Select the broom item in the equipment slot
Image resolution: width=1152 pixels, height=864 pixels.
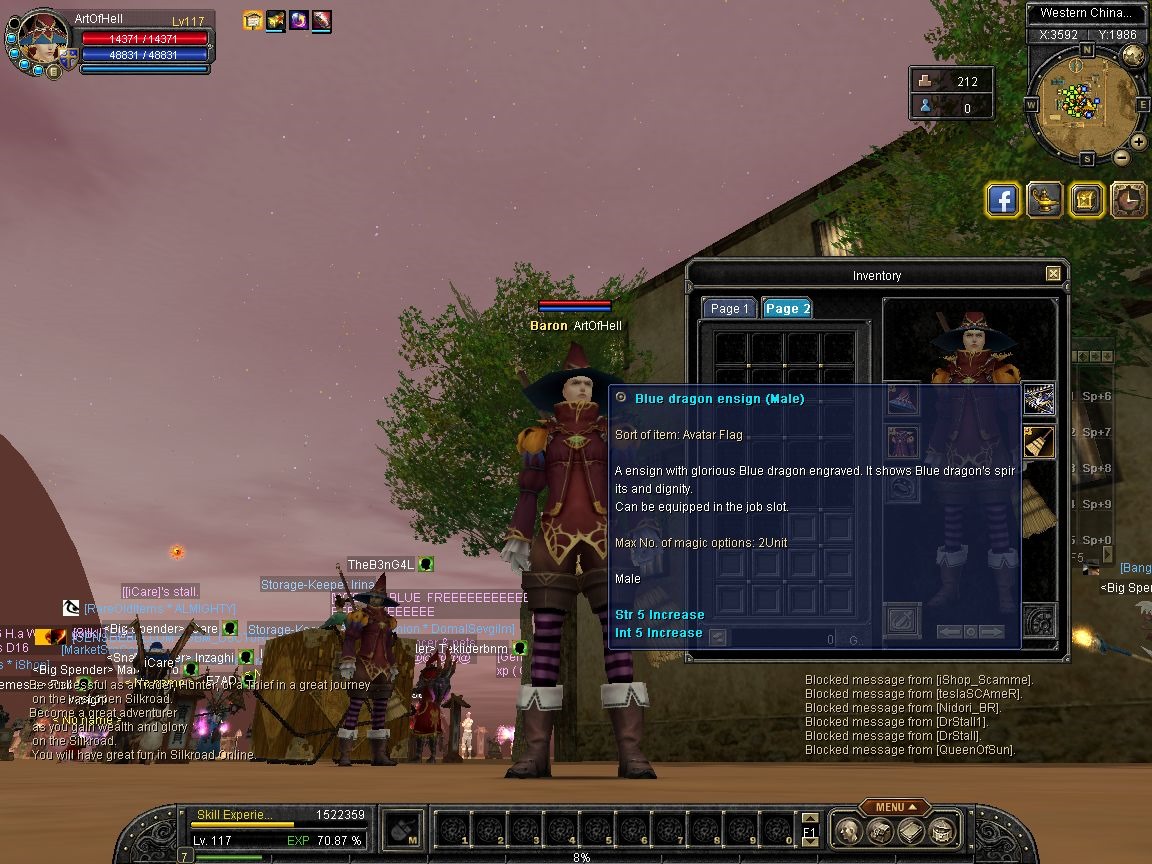point(1039,441)
